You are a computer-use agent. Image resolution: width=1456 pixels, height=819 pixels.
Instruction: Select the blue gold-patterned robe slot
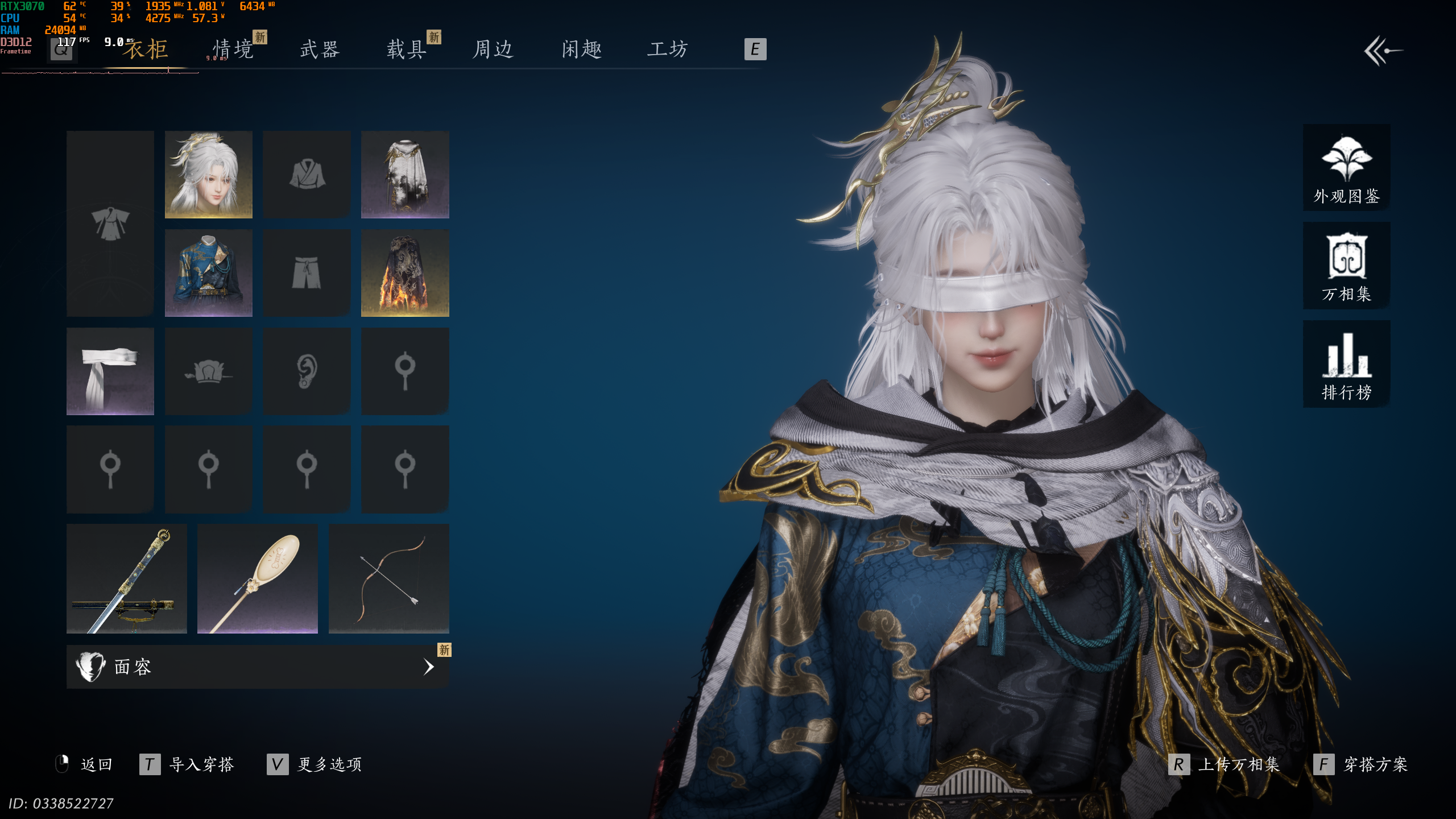[x=208, y=273]
